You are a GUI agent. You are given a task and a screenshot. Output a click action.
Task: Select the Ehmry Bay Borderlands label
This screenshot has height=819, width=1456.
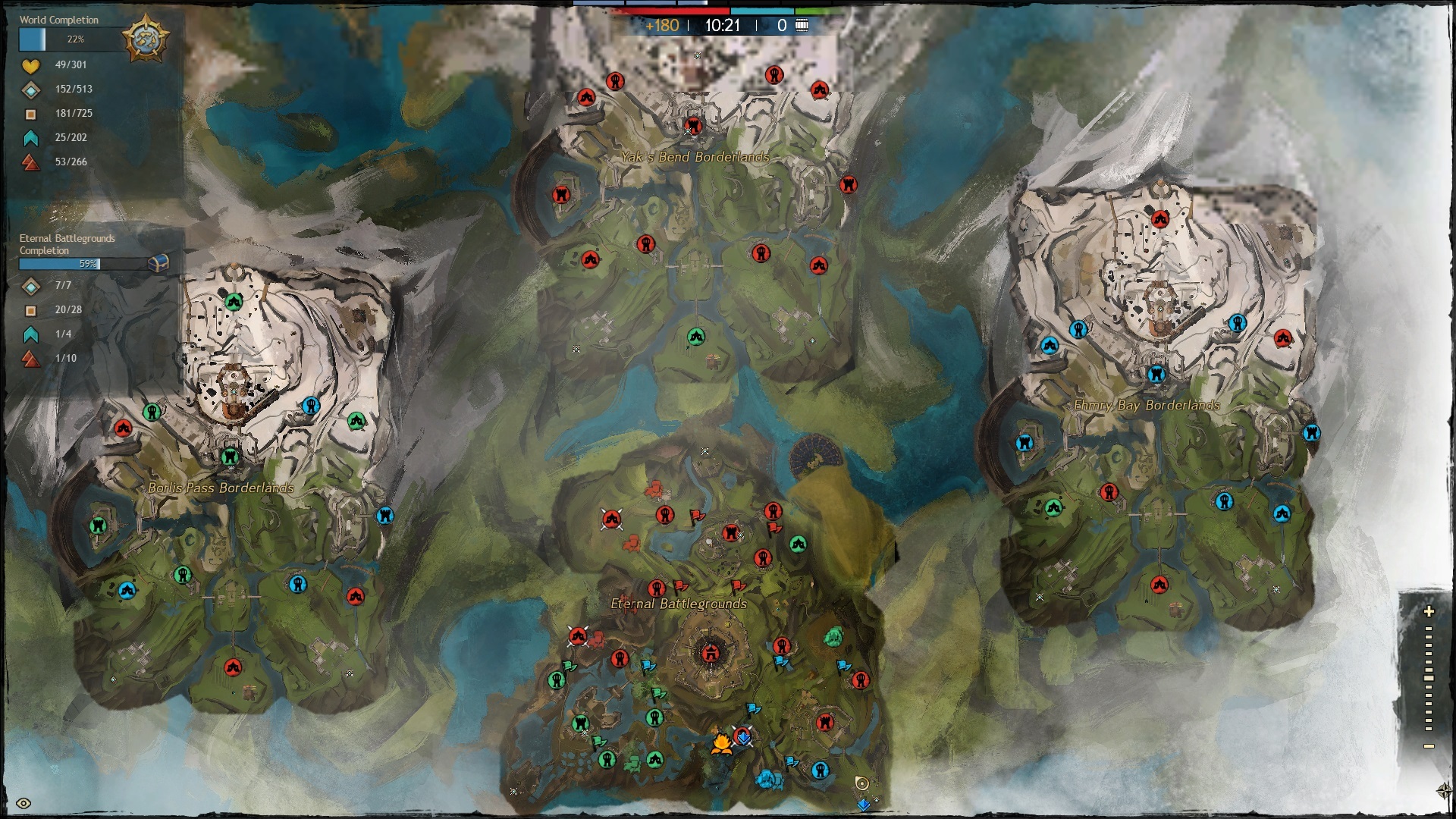coord(1147,405)
